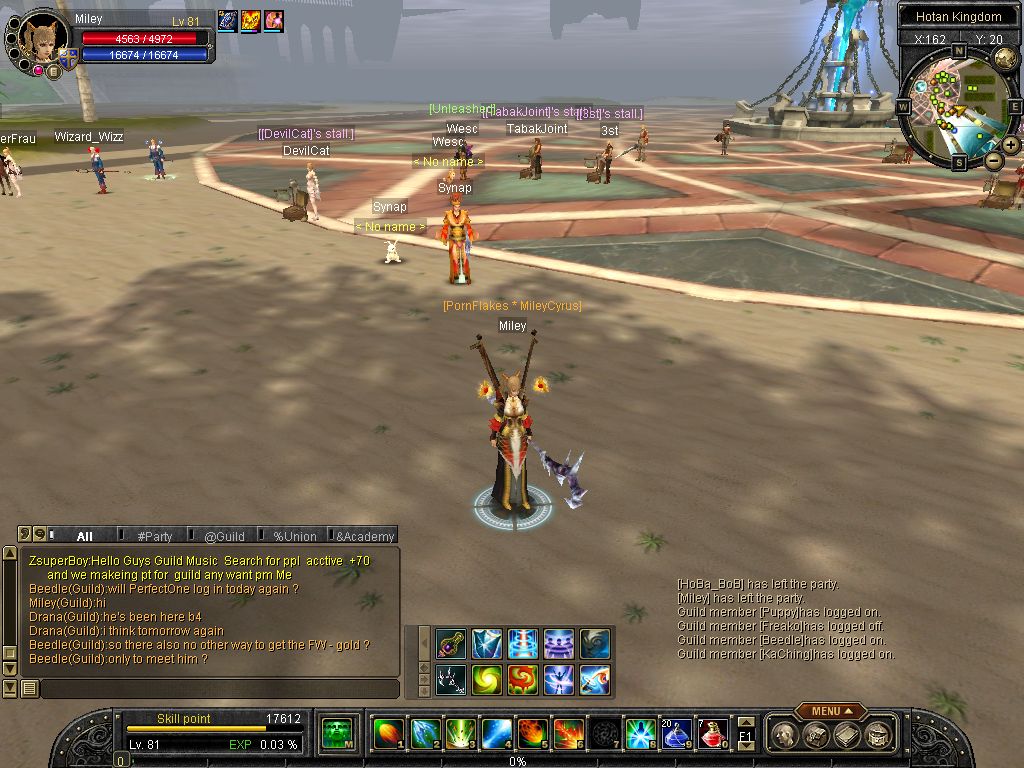
Task: Select the purple amulet item icon
Action: [x=451, y=643]
